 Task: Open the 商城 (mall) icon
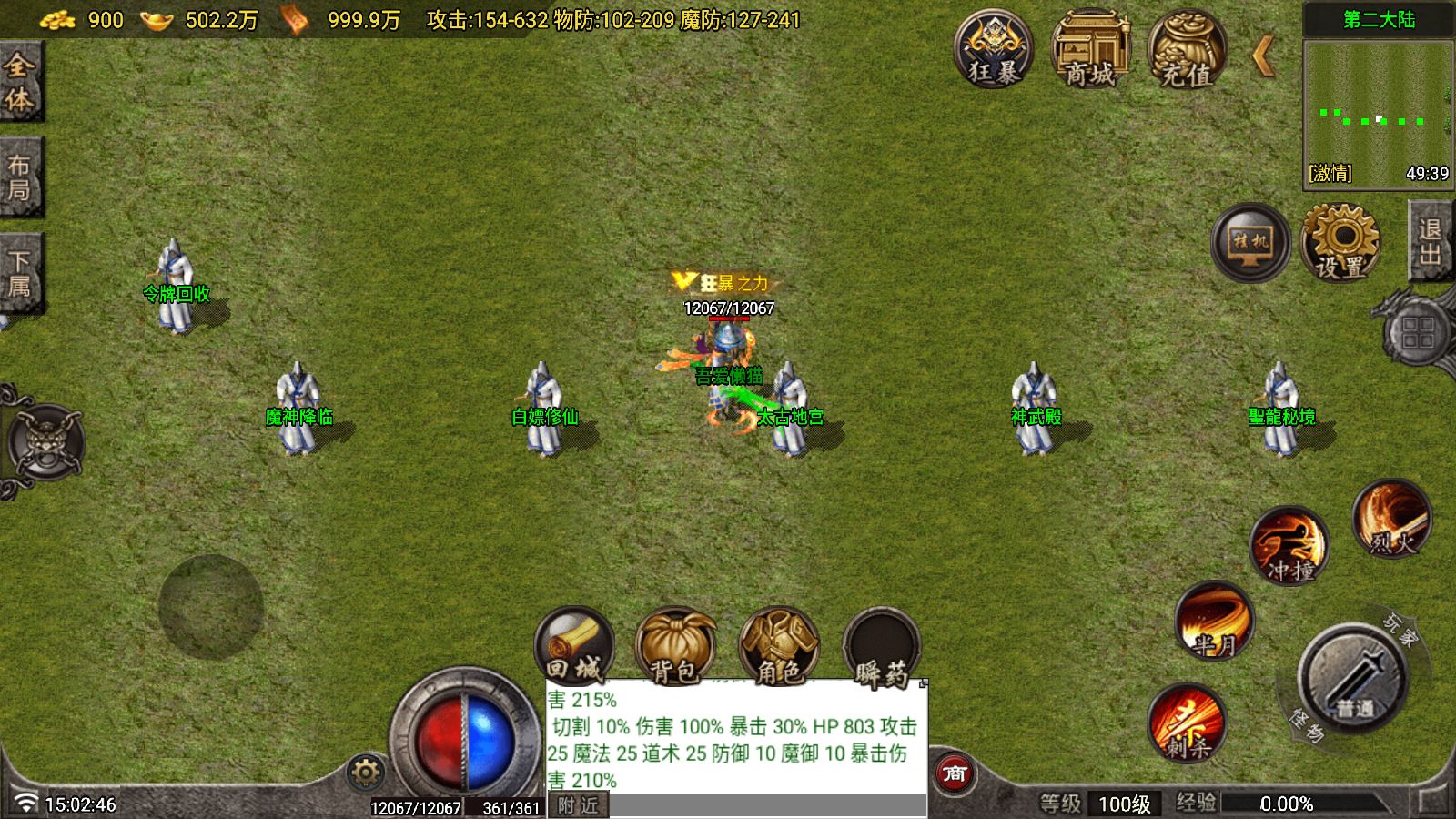pyautogui.click(x=1094, y=50)
